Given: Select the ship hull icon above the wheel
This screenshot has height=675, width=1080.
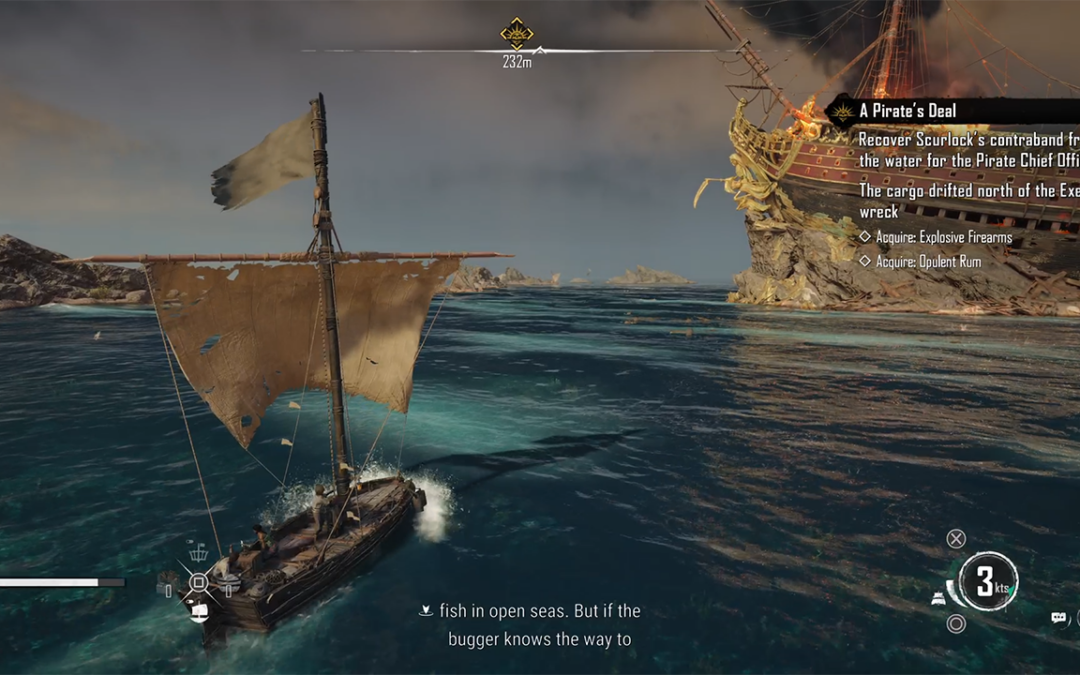Looking at the screenshot, I should click(x=198, y=551).
